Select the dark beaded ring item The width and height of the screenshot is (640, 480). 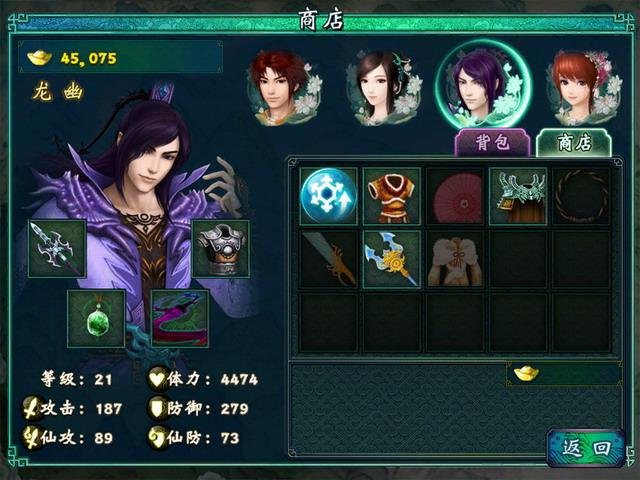pyautogui.click(x=581, y=196)
